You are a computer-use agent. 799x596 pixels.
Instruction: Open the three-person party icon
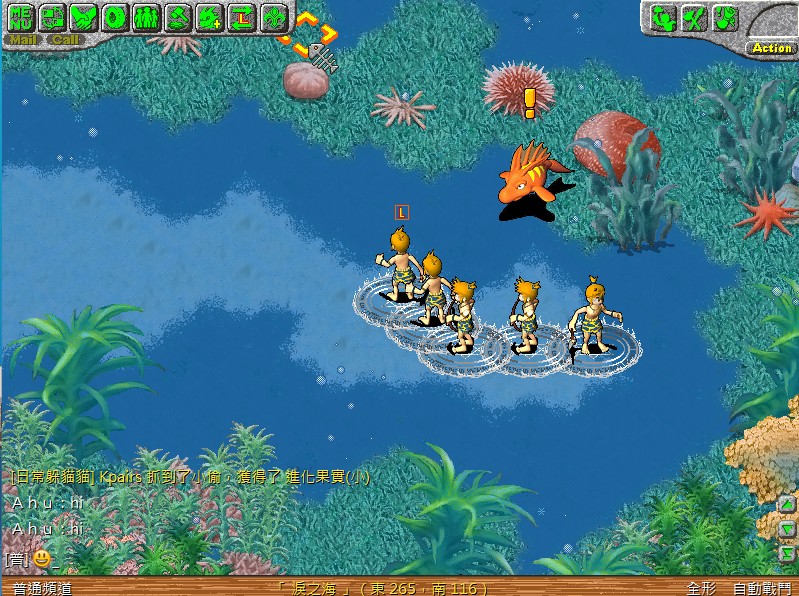tap(146, 17)
